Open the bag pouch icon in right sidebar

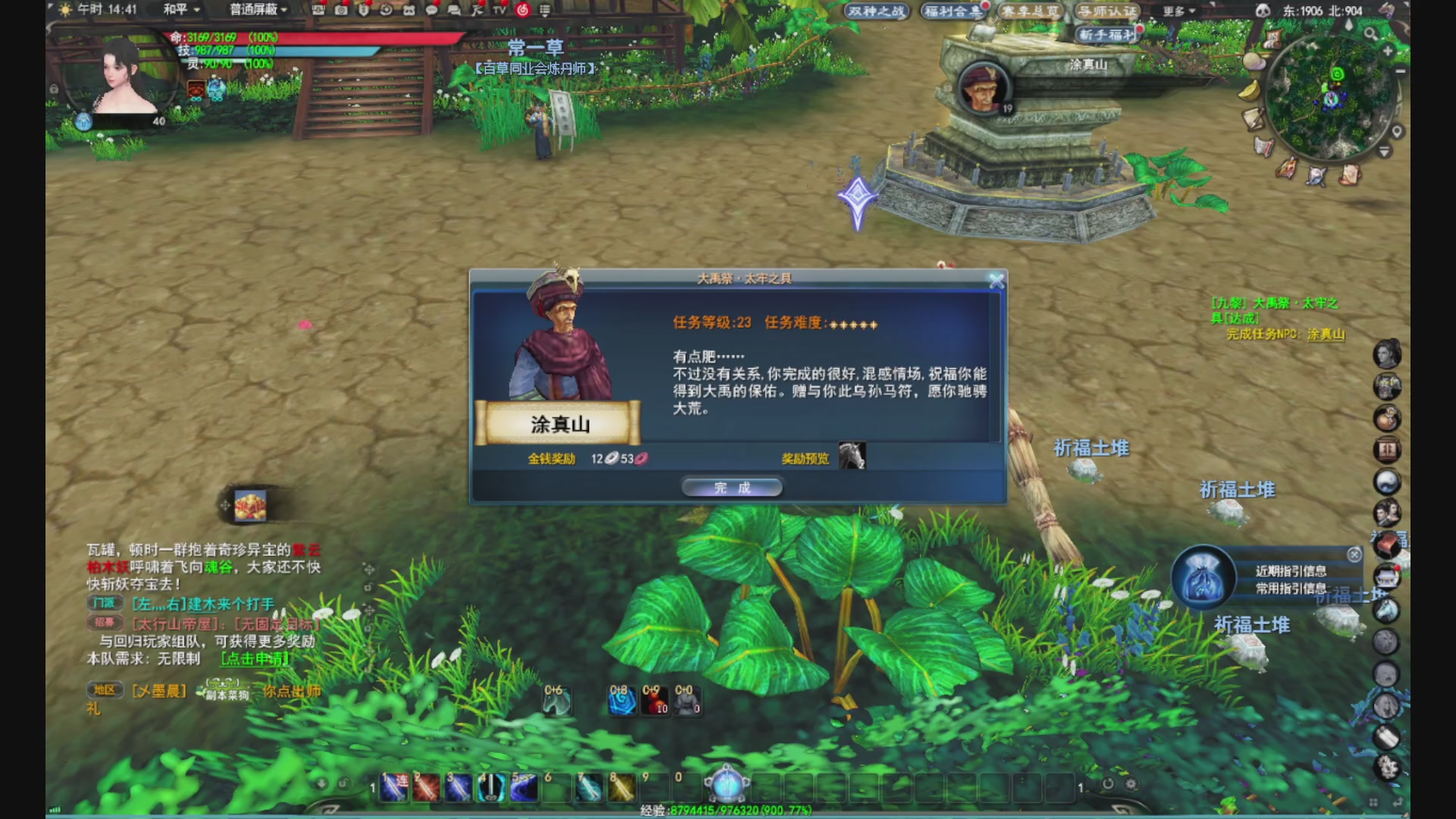pos(1386,417)
